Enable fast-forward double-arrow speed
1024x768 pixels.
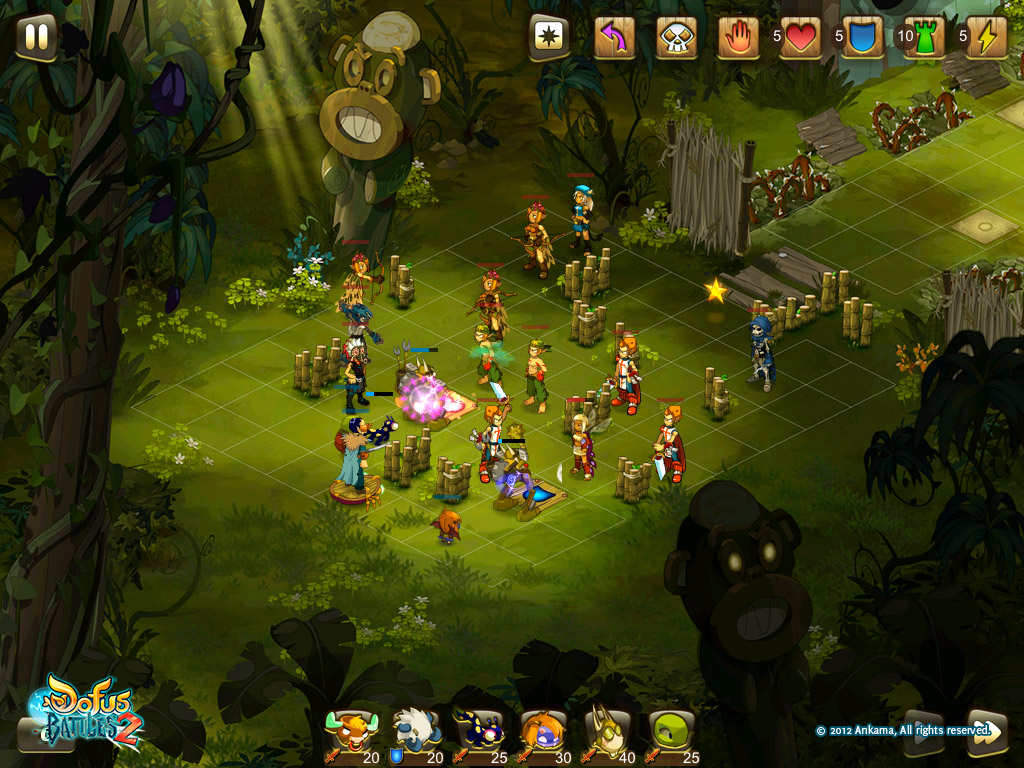pos(986,732)
